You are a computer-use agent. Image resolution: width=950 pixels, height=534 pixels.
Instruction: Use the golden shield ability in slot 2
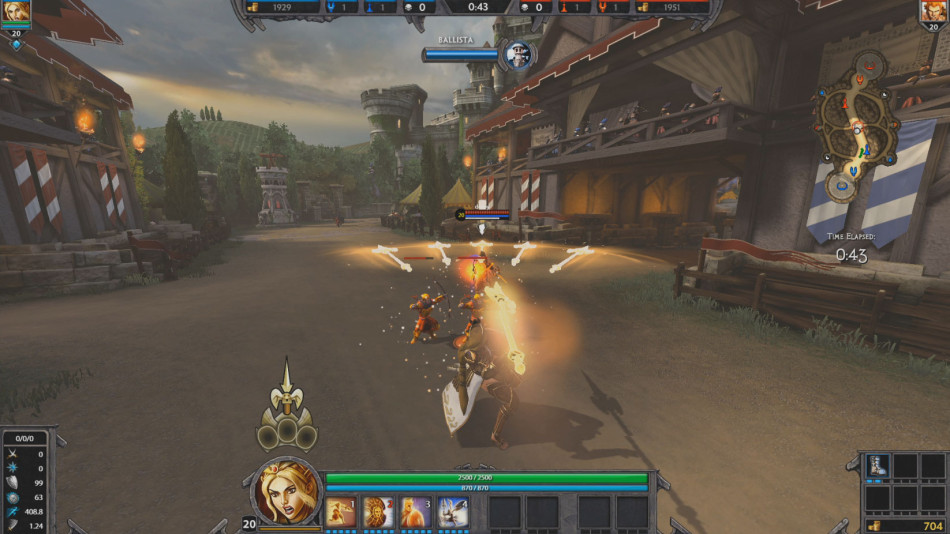pos(378,511)
